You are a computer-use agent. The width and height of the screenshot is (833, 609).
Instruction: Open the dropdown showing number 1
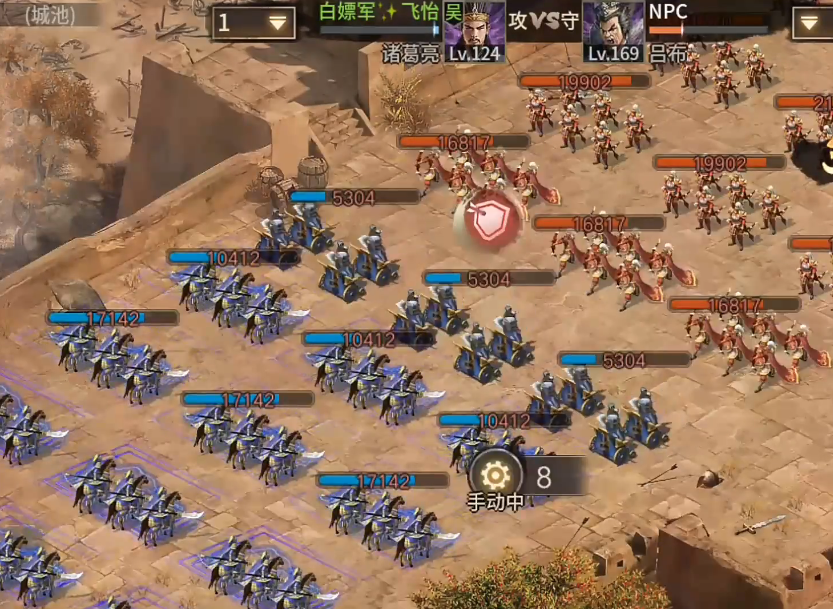pyautogui.click(x=253, y=23)
